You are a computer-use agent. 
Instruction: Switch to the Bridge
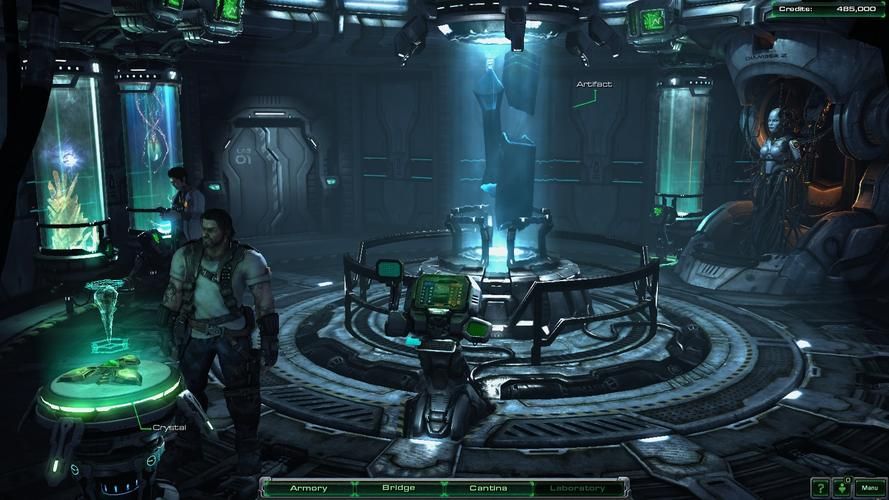tap(398, 488)
